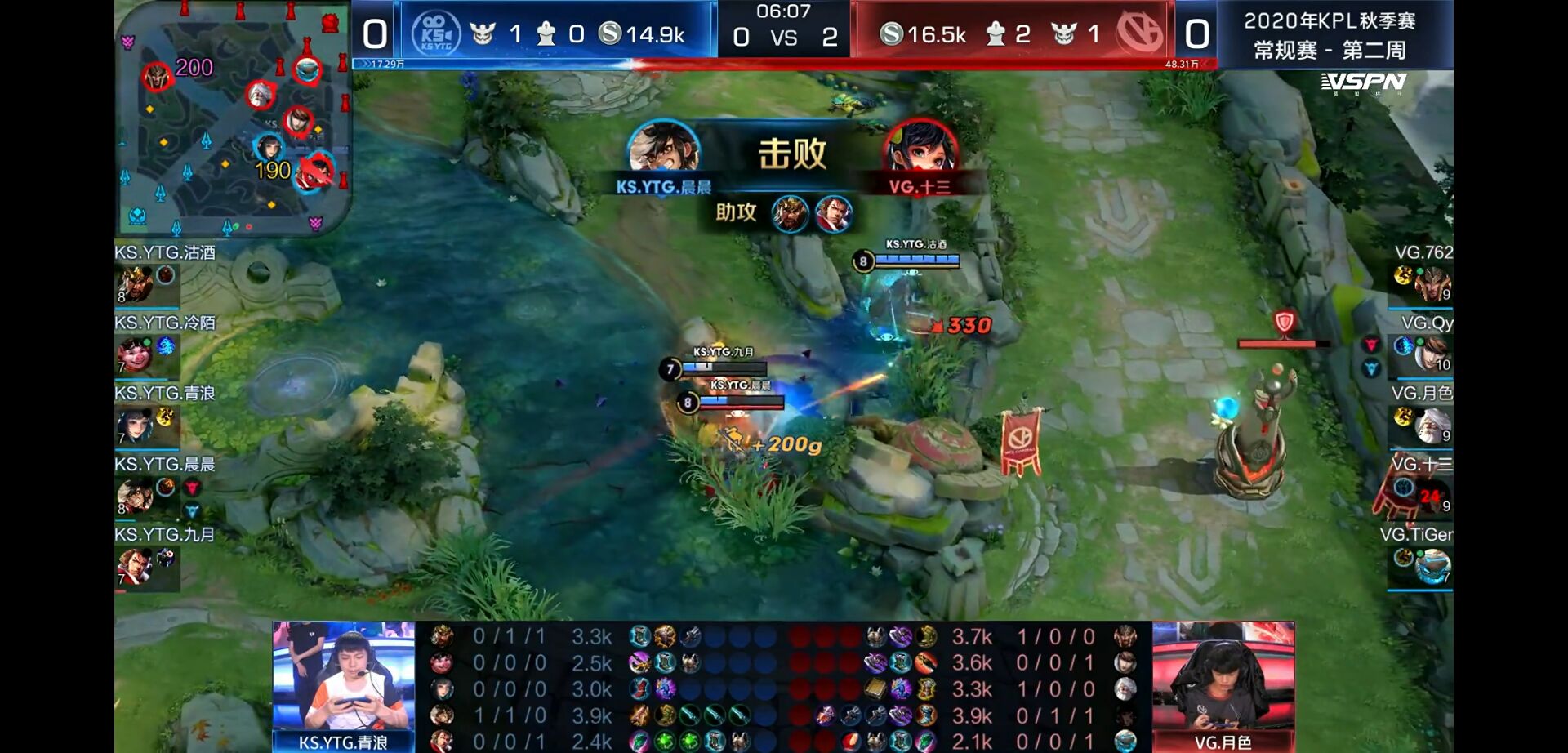This screenshot has width=1568, height=753.
Task: Select VG.Qy player portrait
Action: point(1432,354)
